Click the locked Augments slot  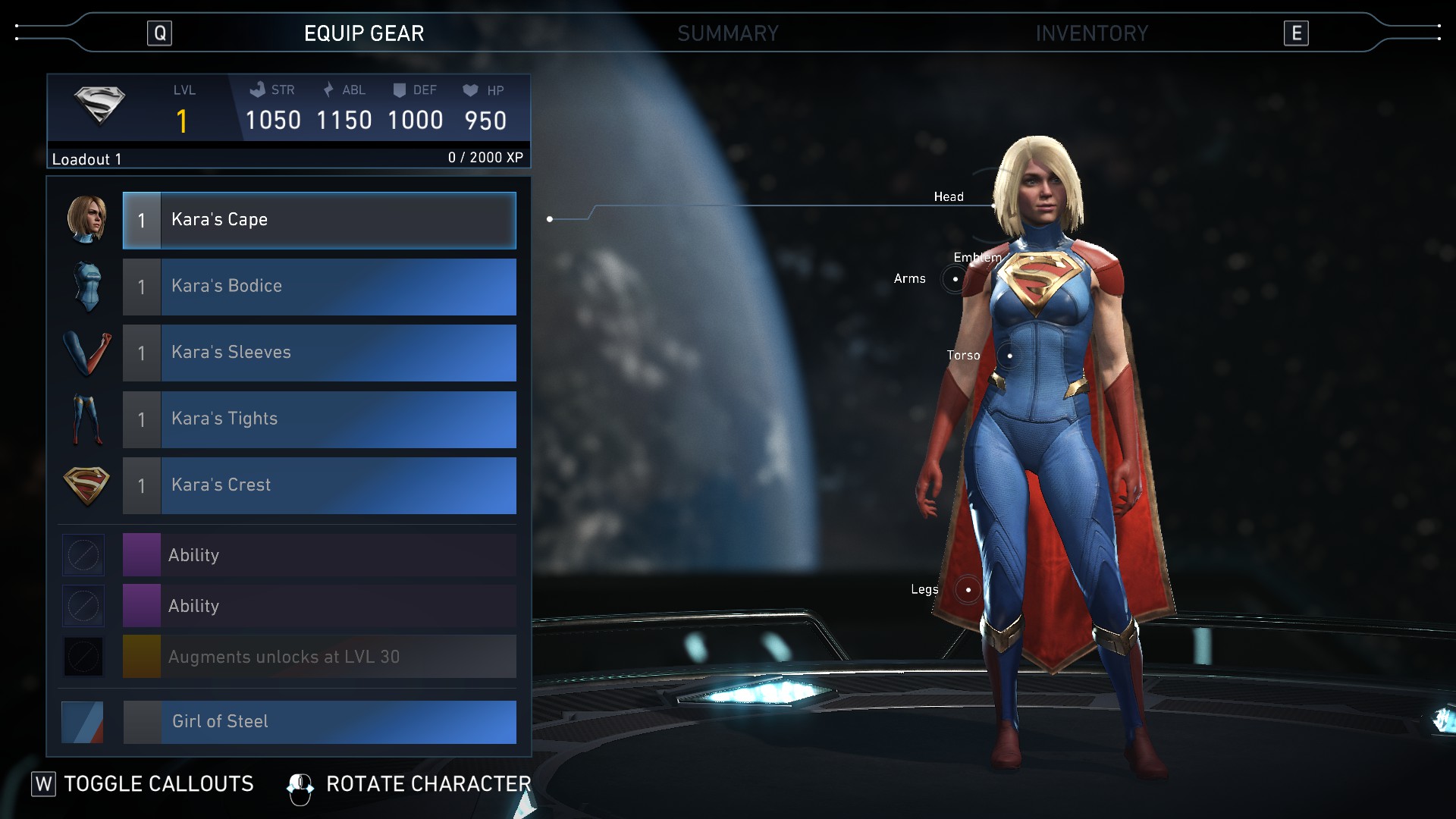pyautogui.click(x=319, y=657)
